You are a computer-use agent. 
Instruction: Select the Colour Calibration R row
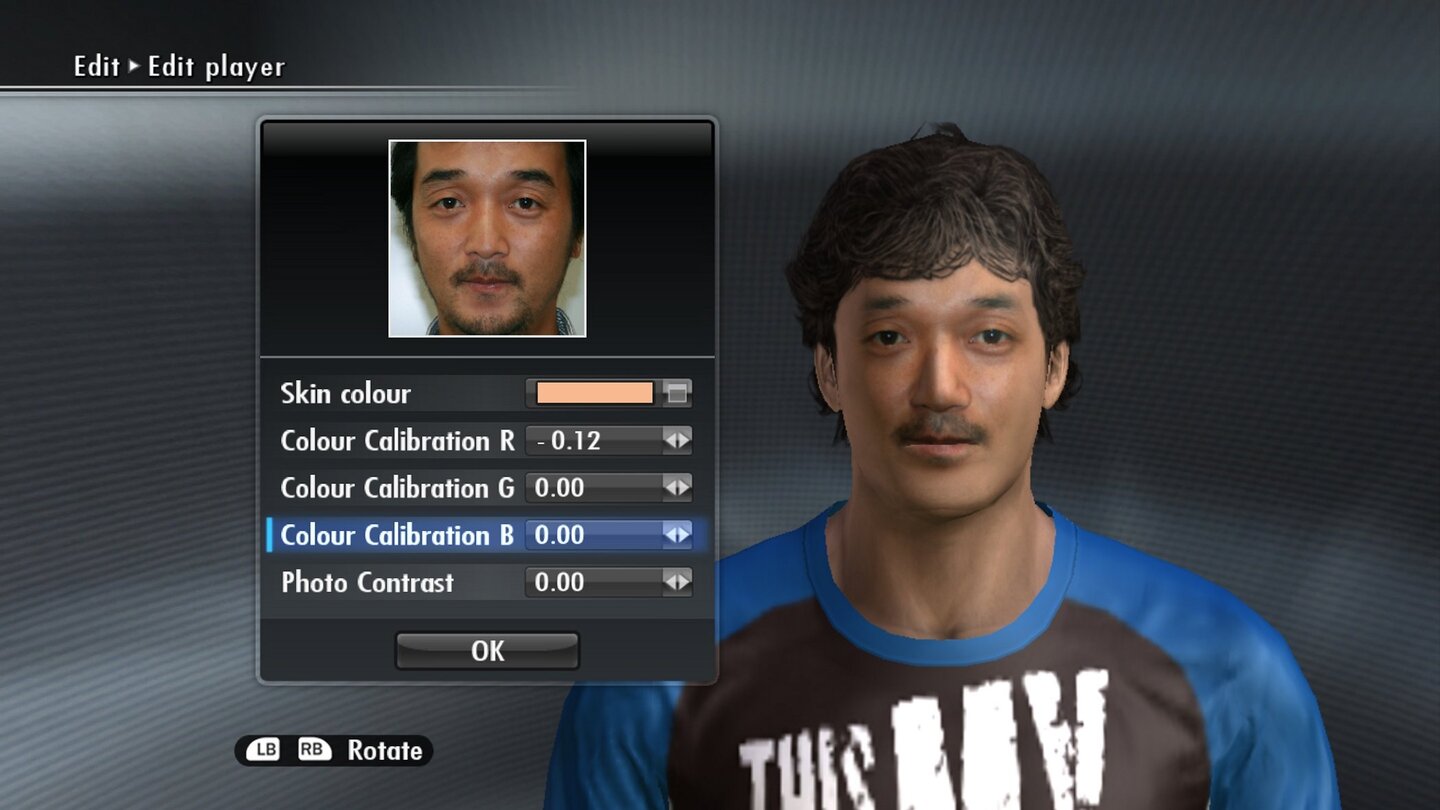(397, 440)
